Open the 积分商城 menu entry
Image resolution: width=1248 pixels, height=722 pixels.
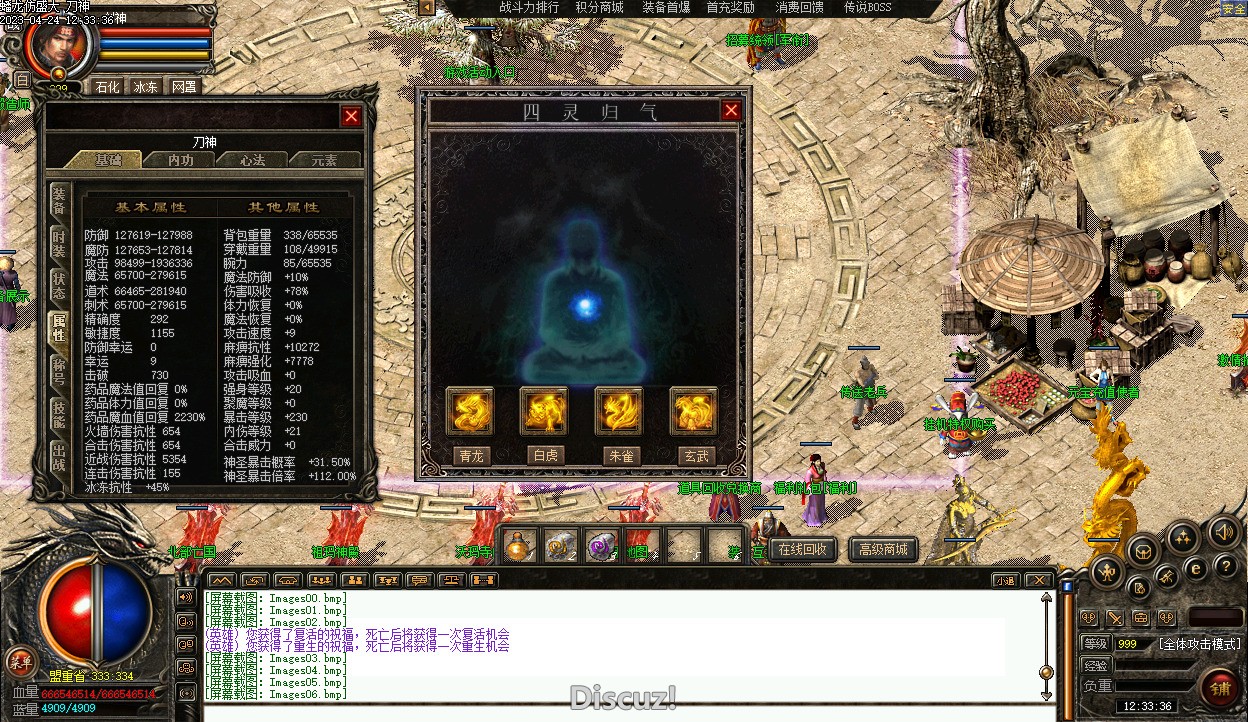pos(599,8)
